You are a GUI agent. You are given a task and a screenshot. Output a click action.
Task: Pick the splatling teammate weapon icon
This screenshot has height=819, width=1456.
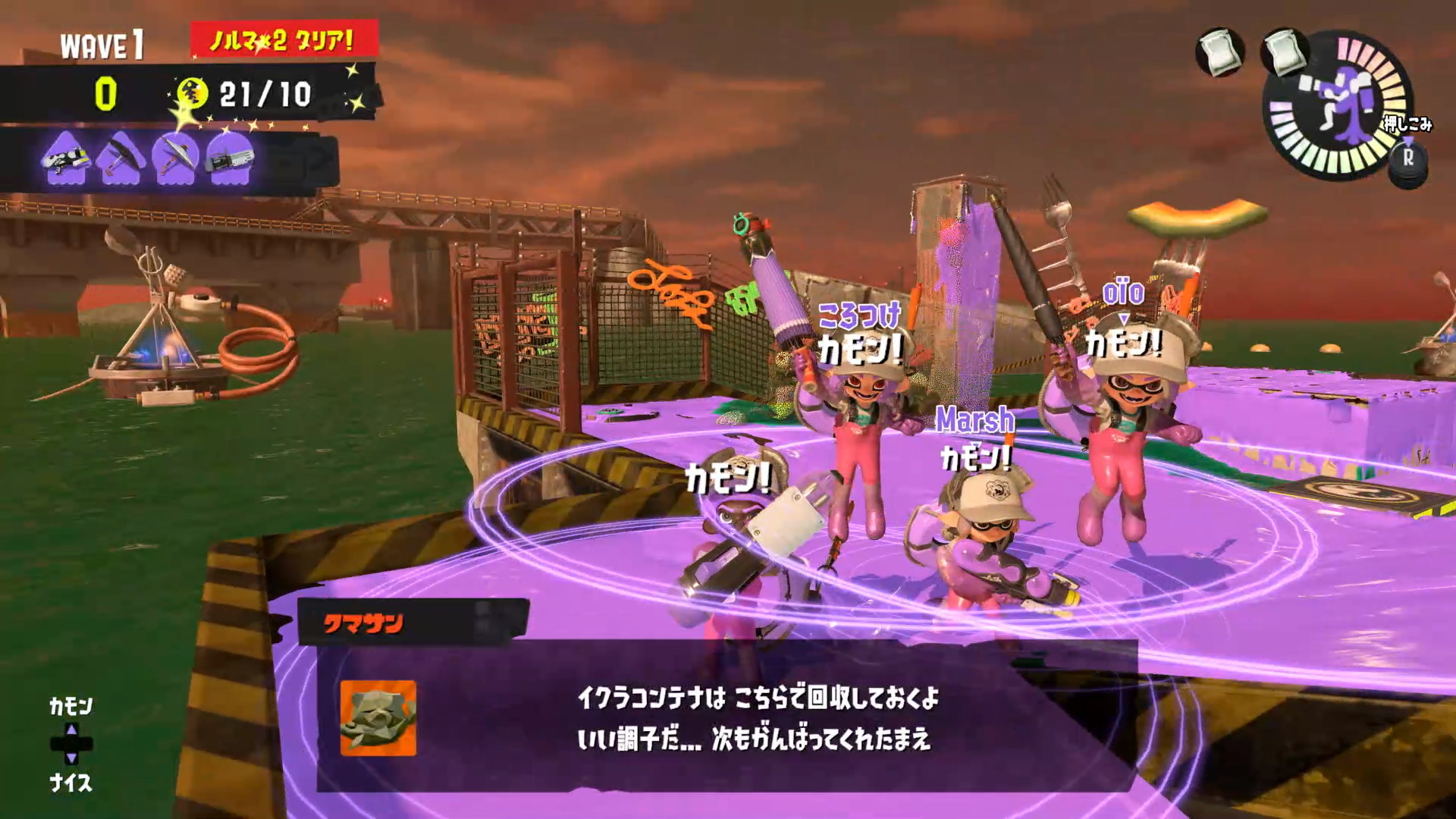[x=229, y=158]
